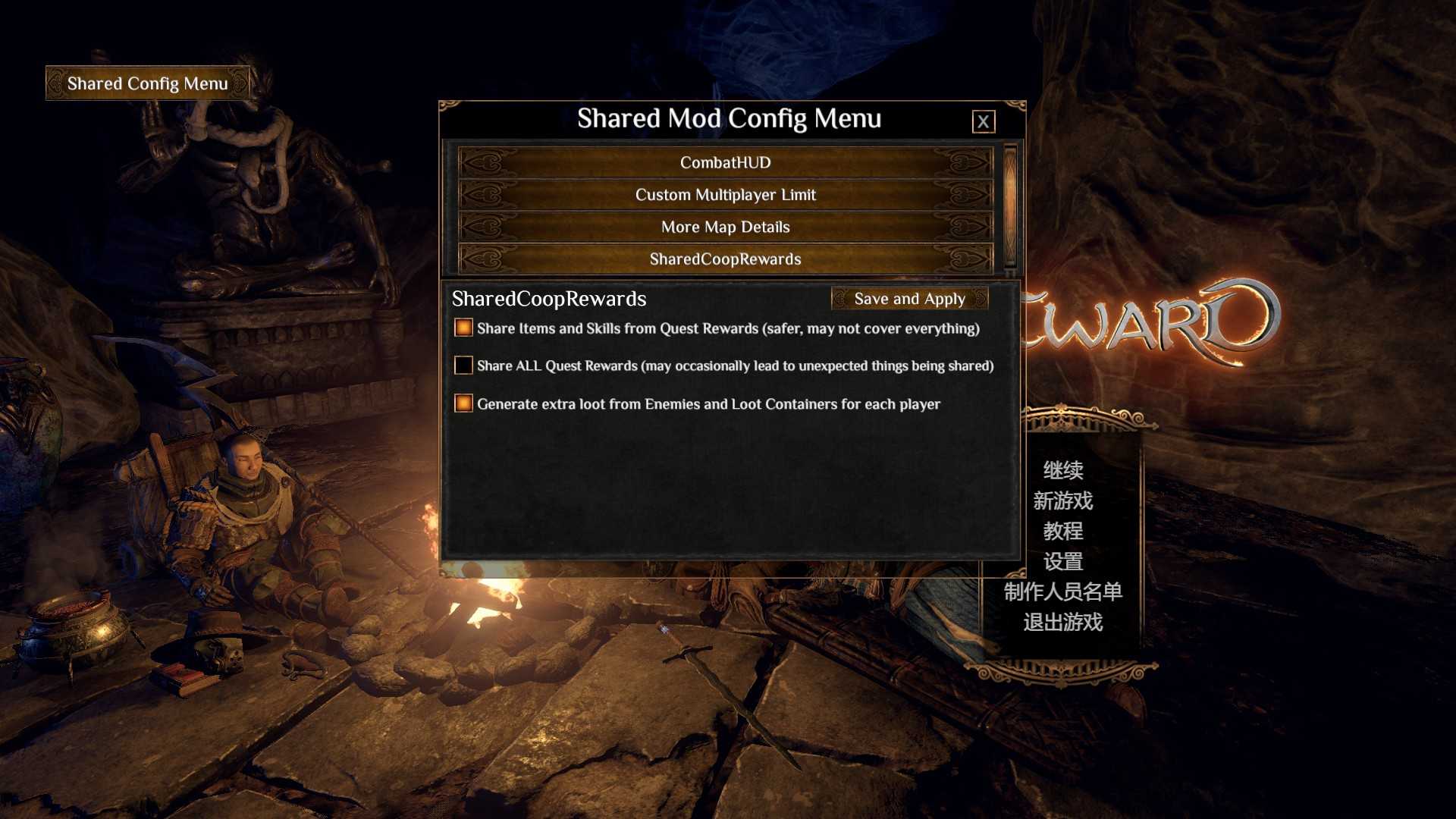
Task: Open the 教程 tutorial option
Action: 1062,531
